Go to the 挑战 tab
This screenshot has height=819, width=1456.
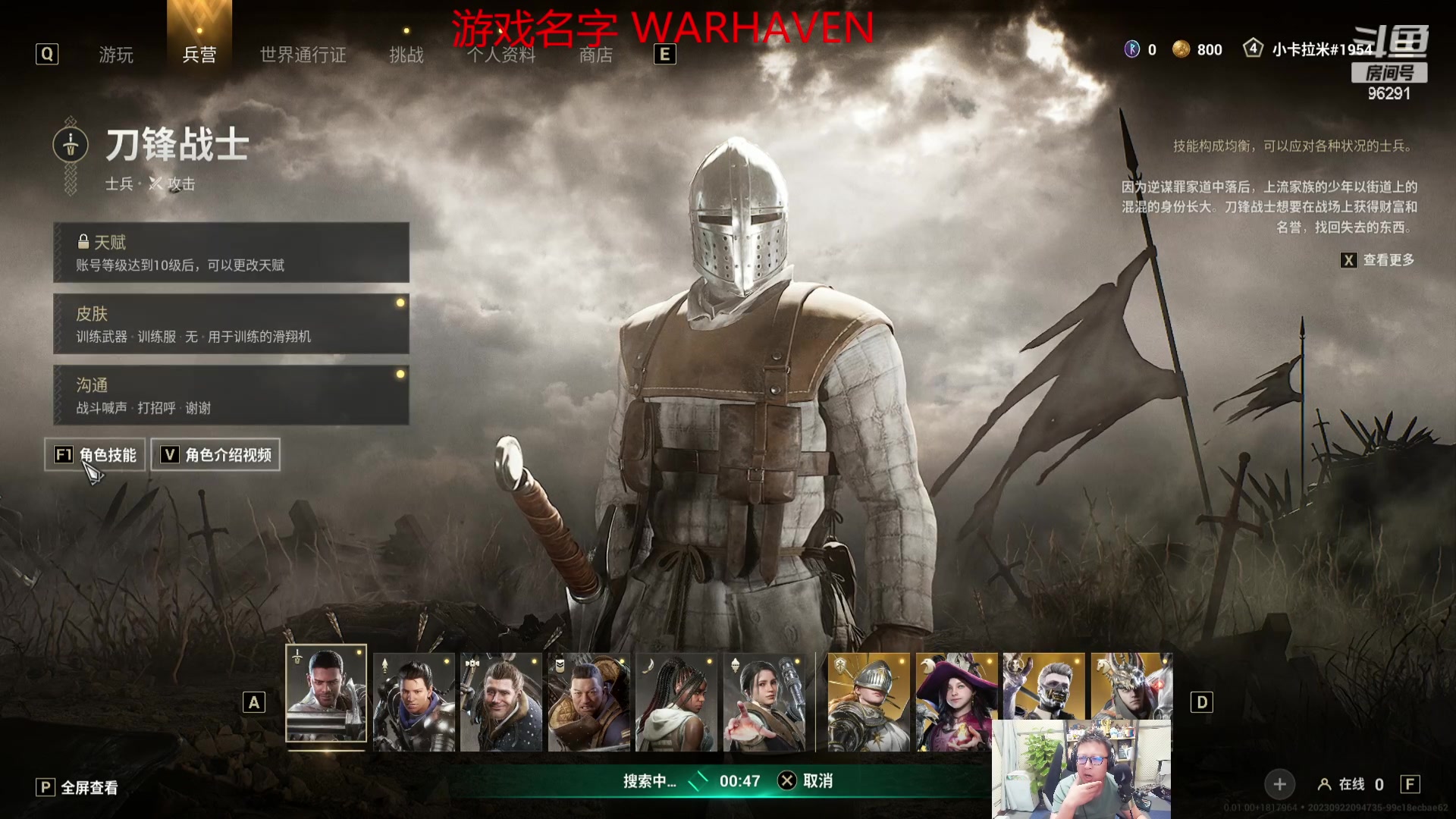coord(406,55)
